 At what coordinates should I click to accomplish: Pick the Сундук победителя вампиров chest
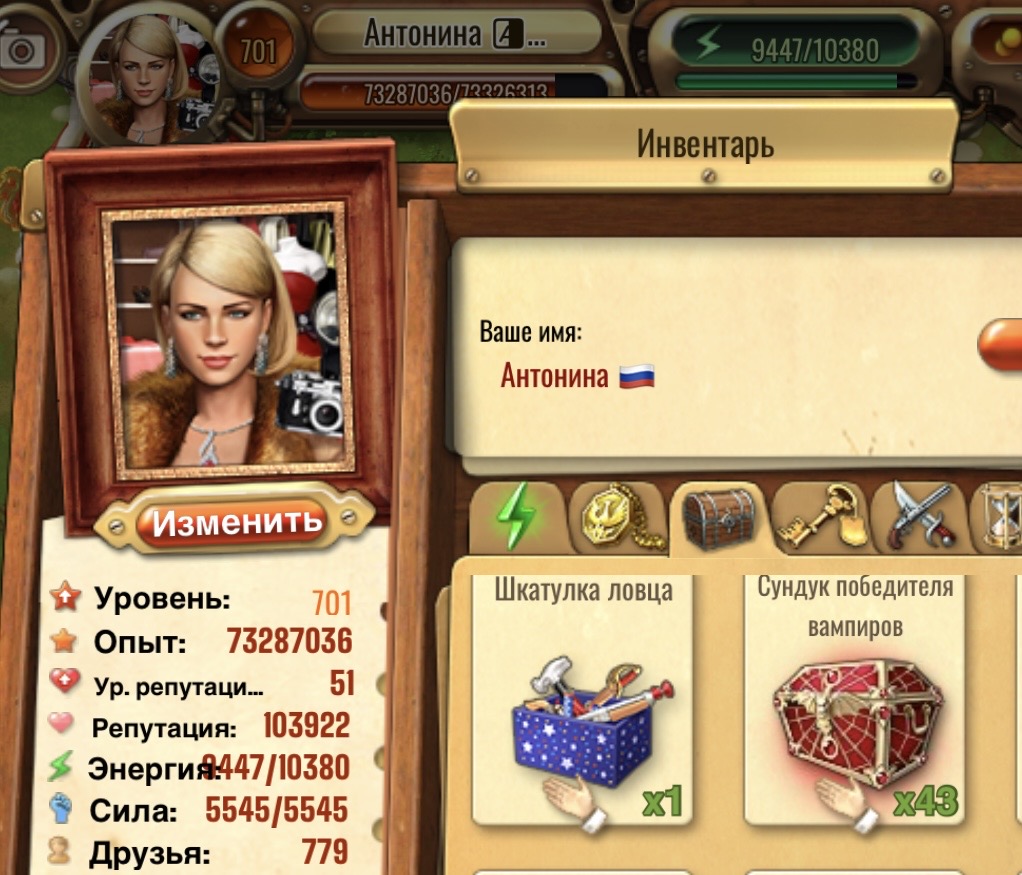pos(853,705)
